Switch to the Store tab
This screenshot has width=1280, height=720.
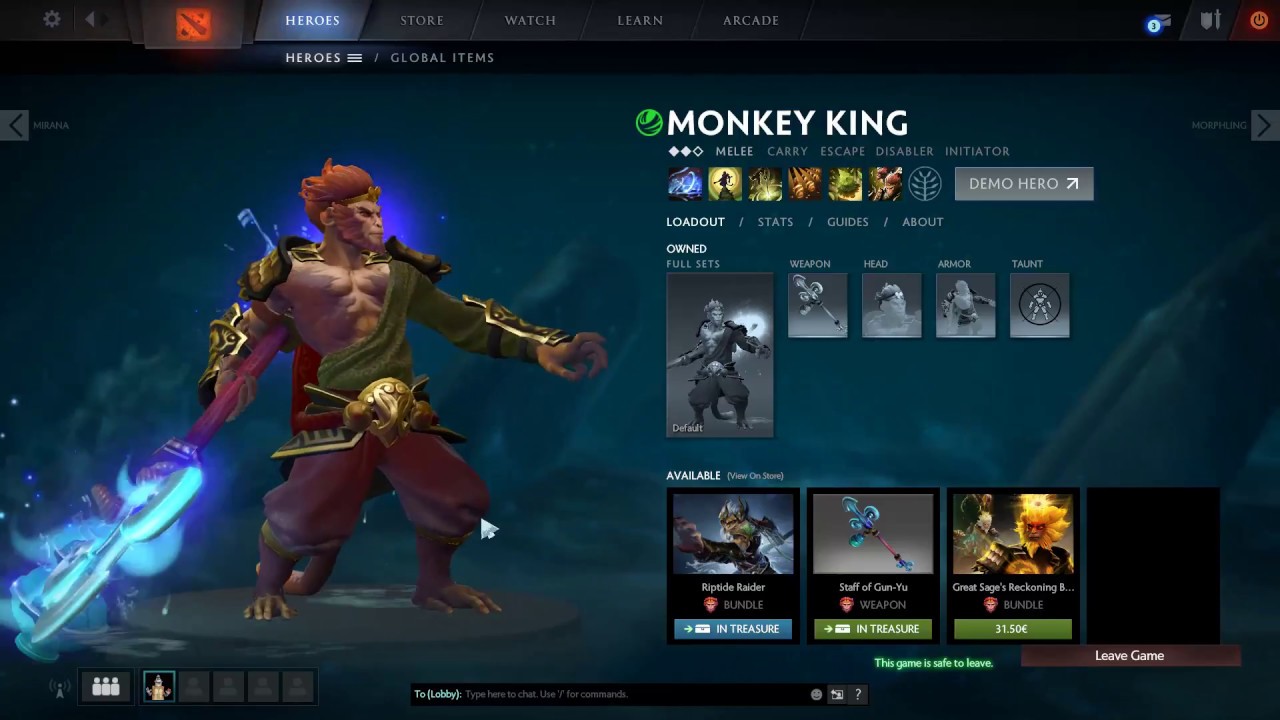pyautogui.click(x=422, y=20)
